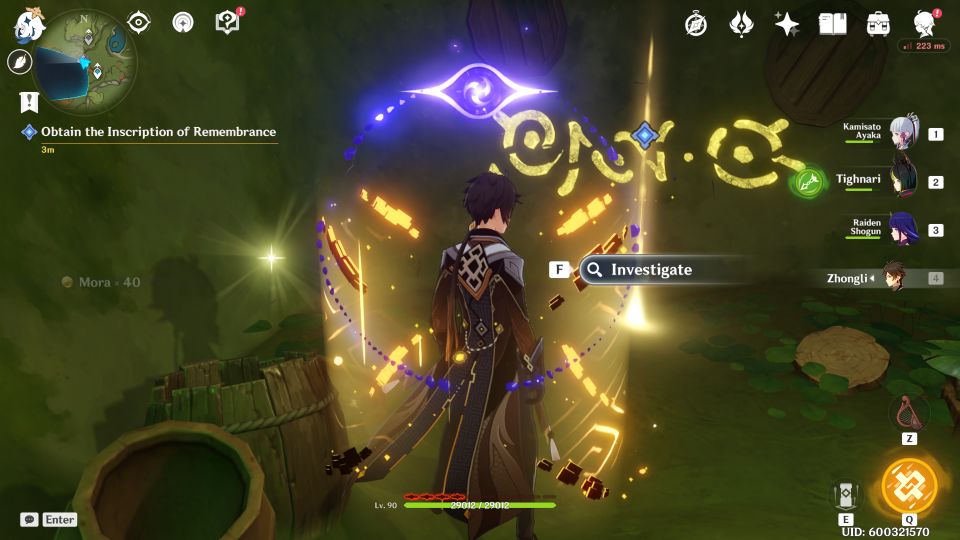Use the lyre gadget icon
This screenshot has height=540, width=960.
point(908,412)
